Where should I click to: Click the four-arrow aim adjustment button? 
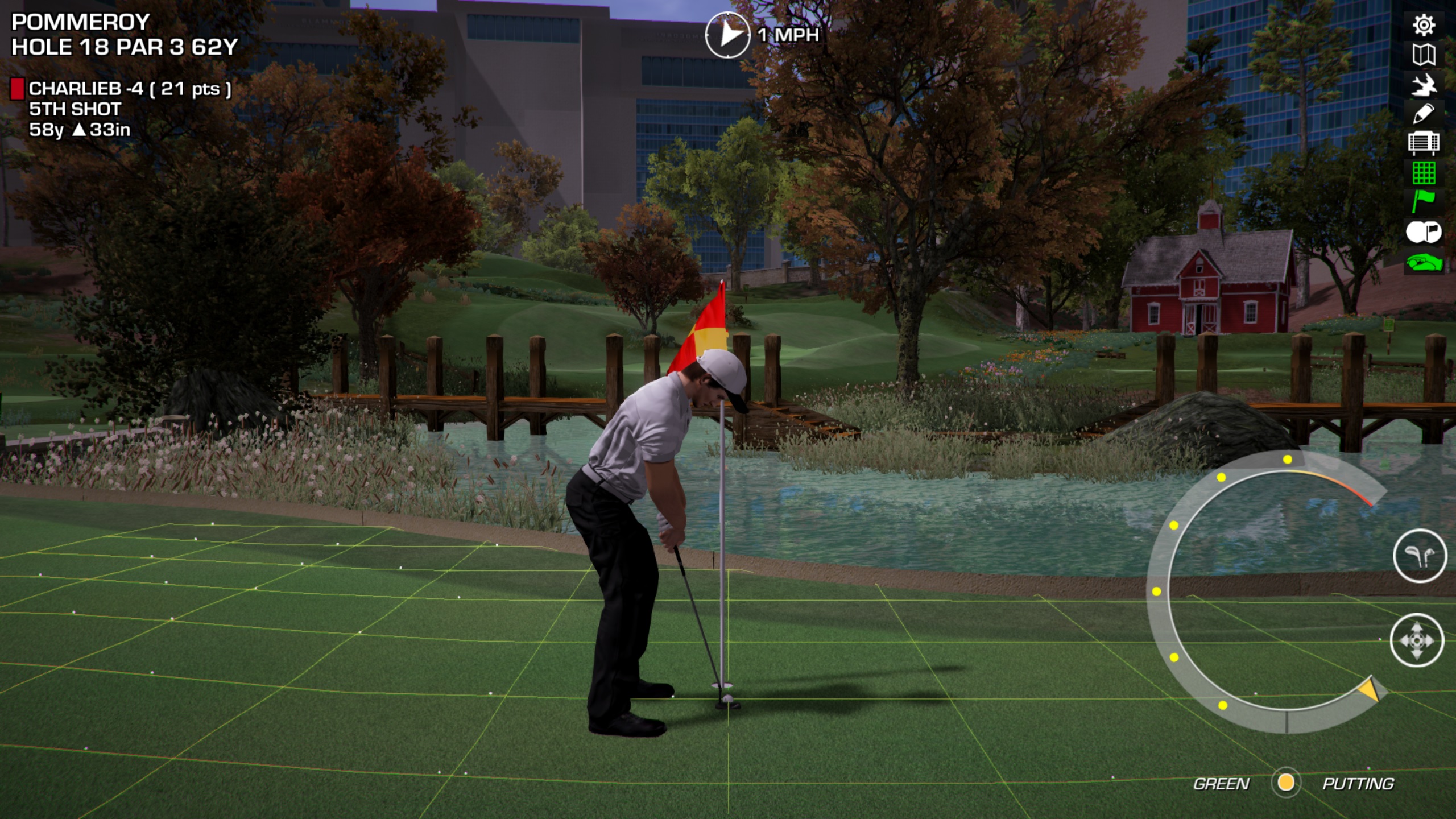[x=1417, y=640]
